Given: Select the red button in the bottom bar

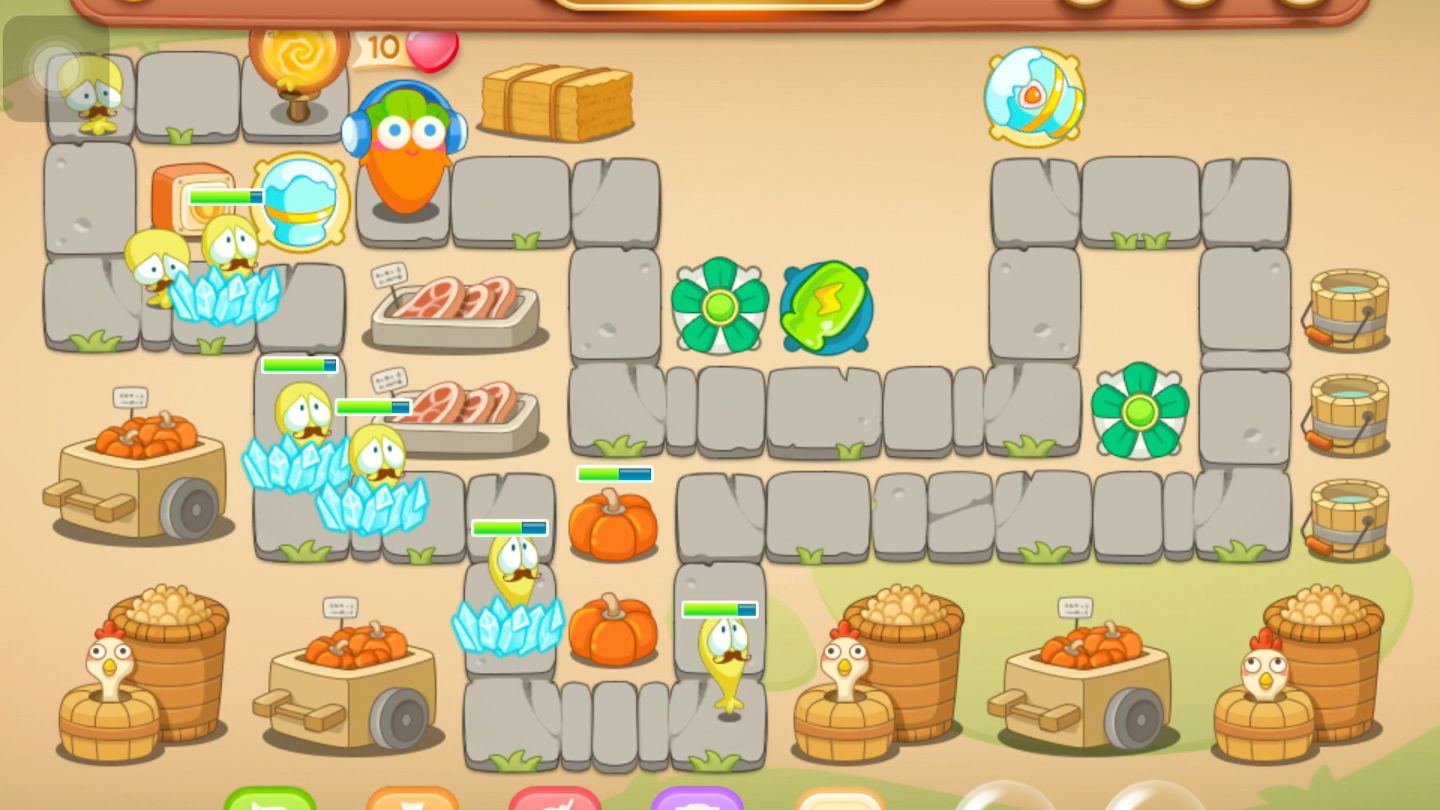Looking at the screenshot, I should pos(555,799).
